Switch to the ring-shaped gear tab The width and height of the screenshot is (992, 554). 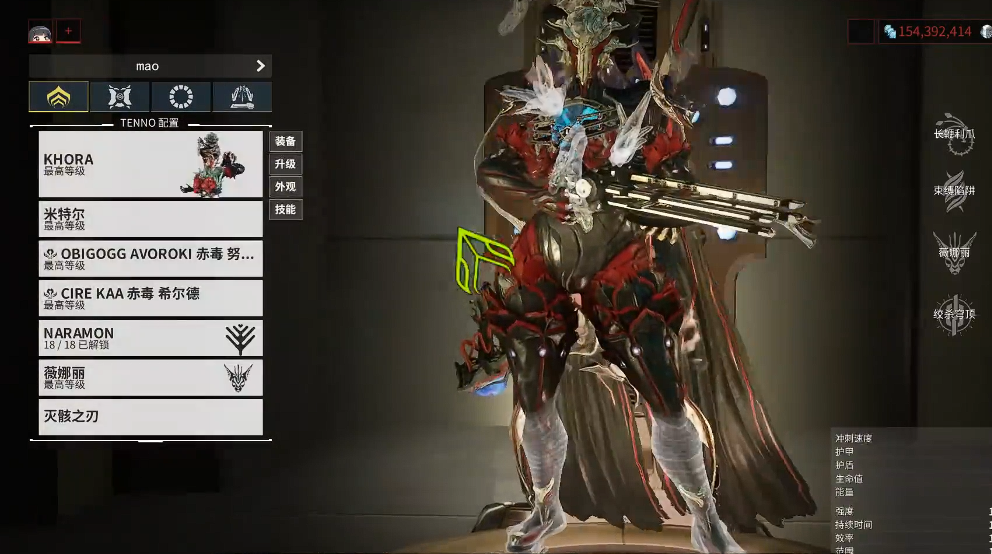coord(181,97)
